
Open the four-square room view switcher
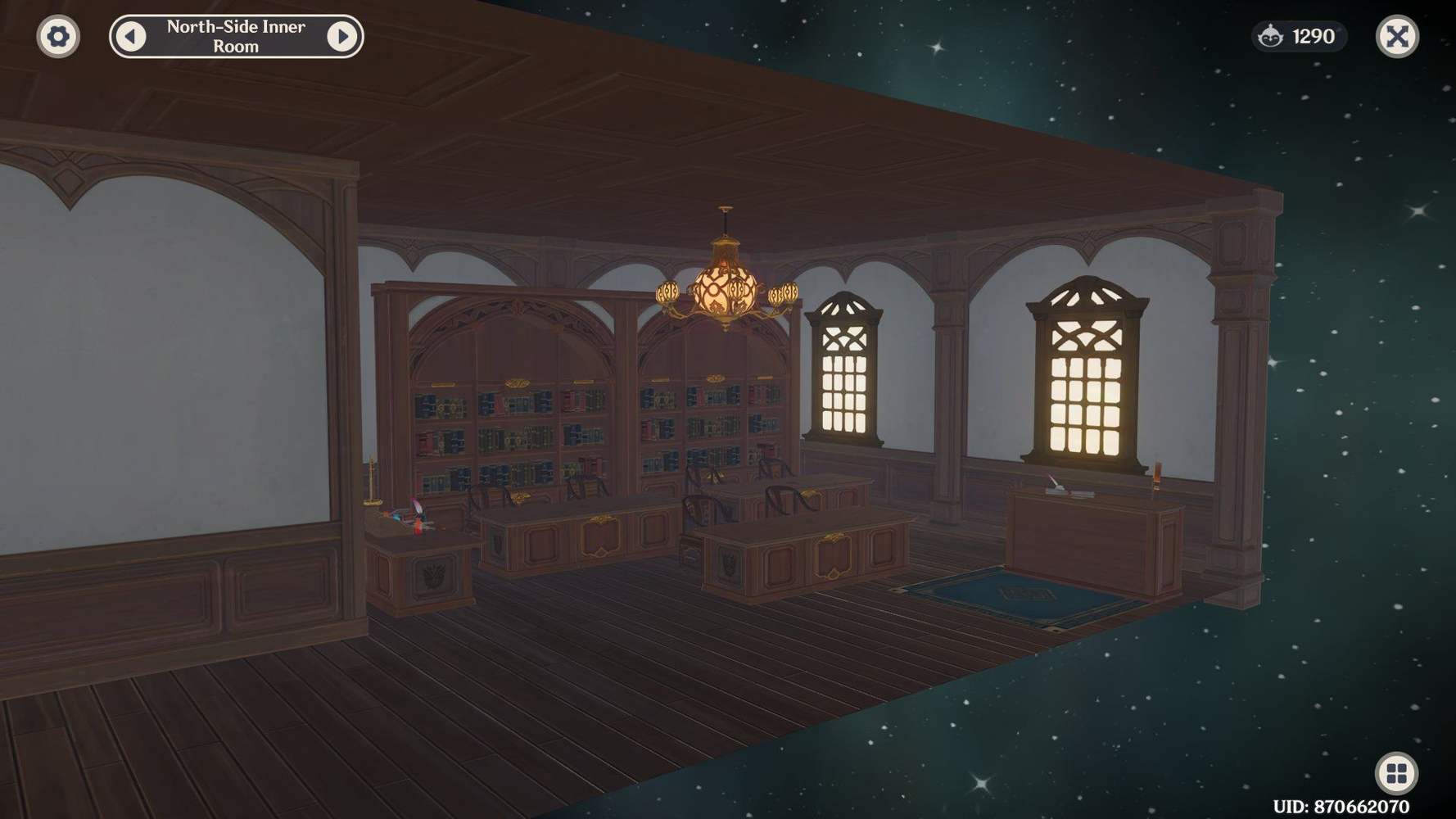[1397, 771]
